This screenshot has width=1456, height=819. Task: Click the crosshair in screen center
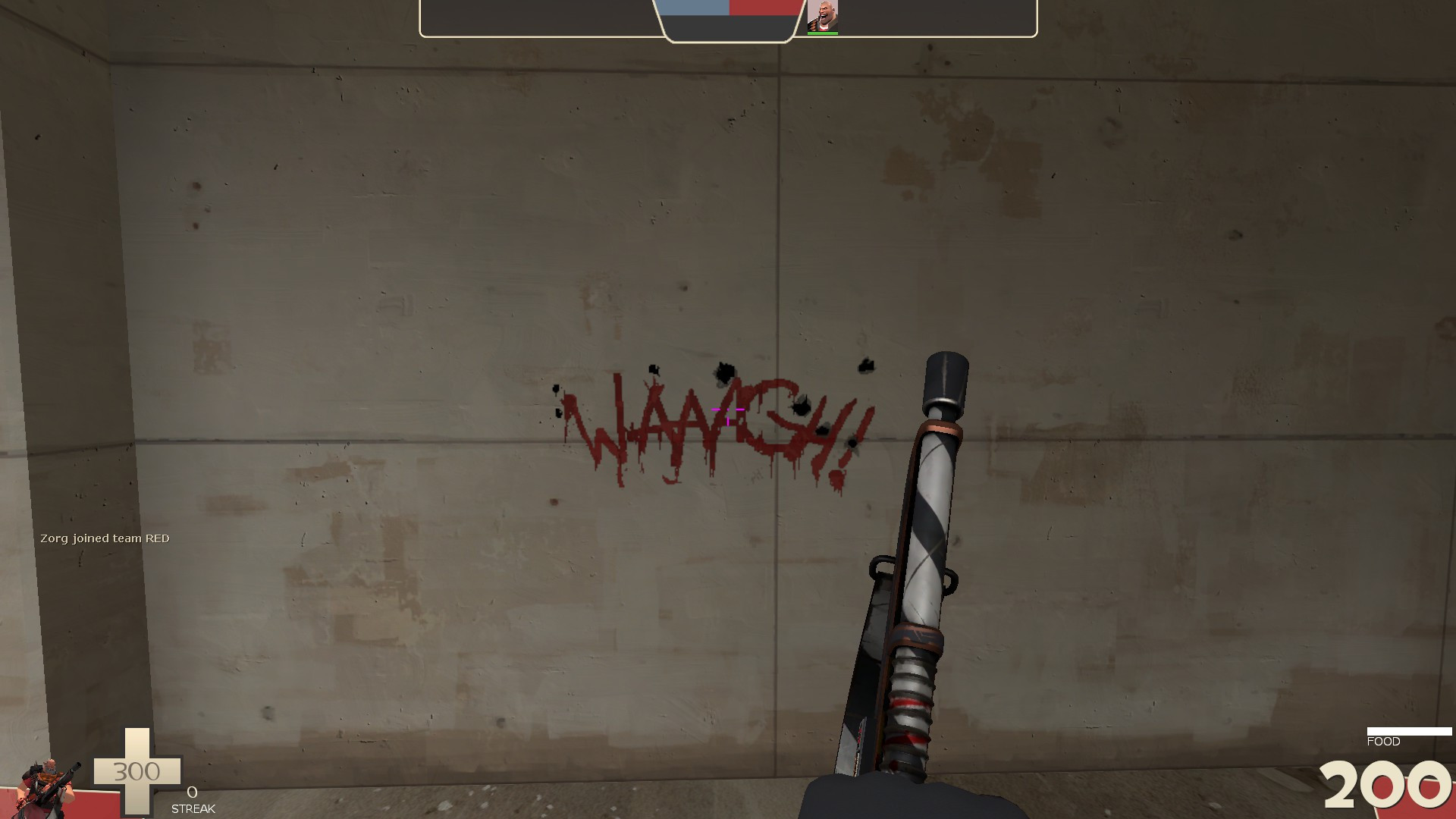coord(728,409)
